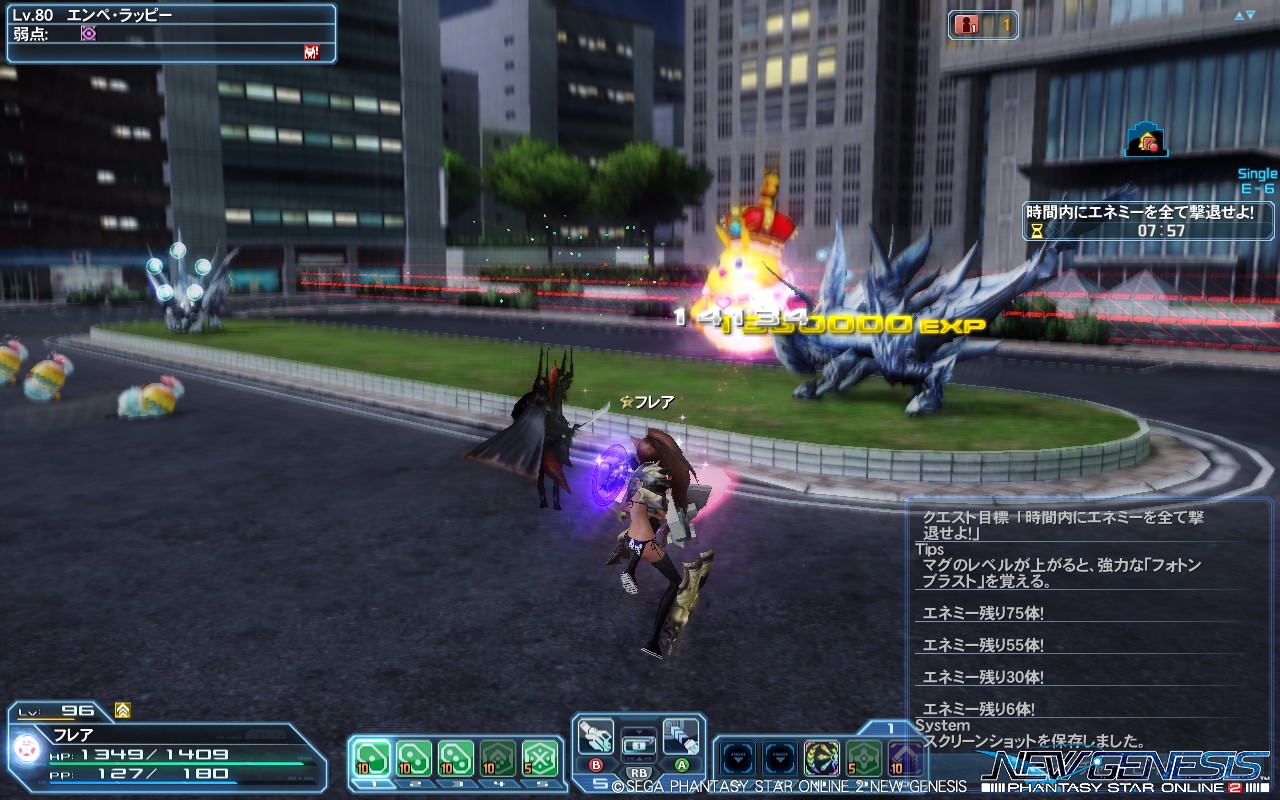Use the healing item in subpalette slot 3

tap(455, 756)
